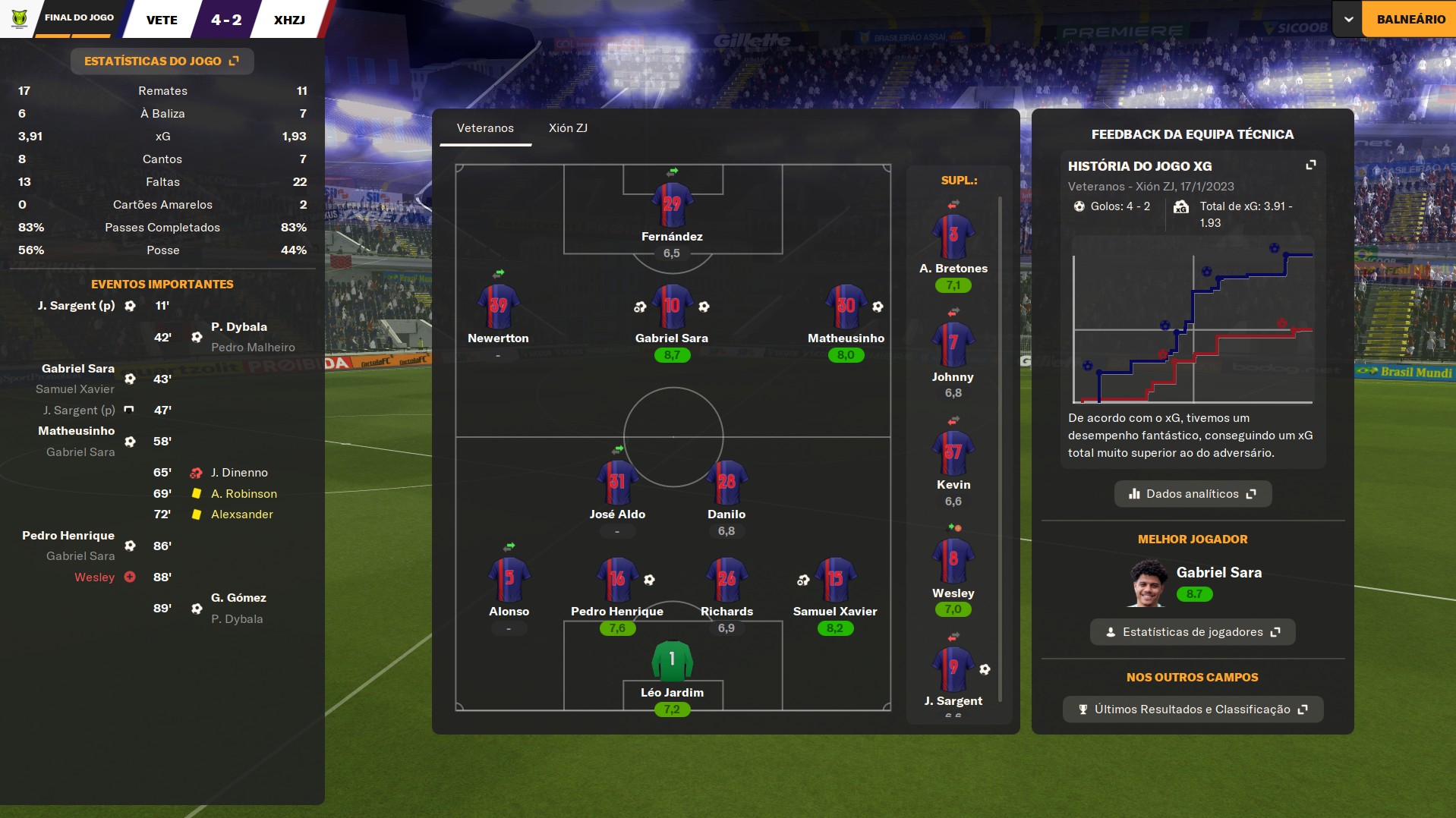The height and width of the screenshot is (818, 1456).
Task: Select substitute Wesley in the bench list
Action: [953, 562]
